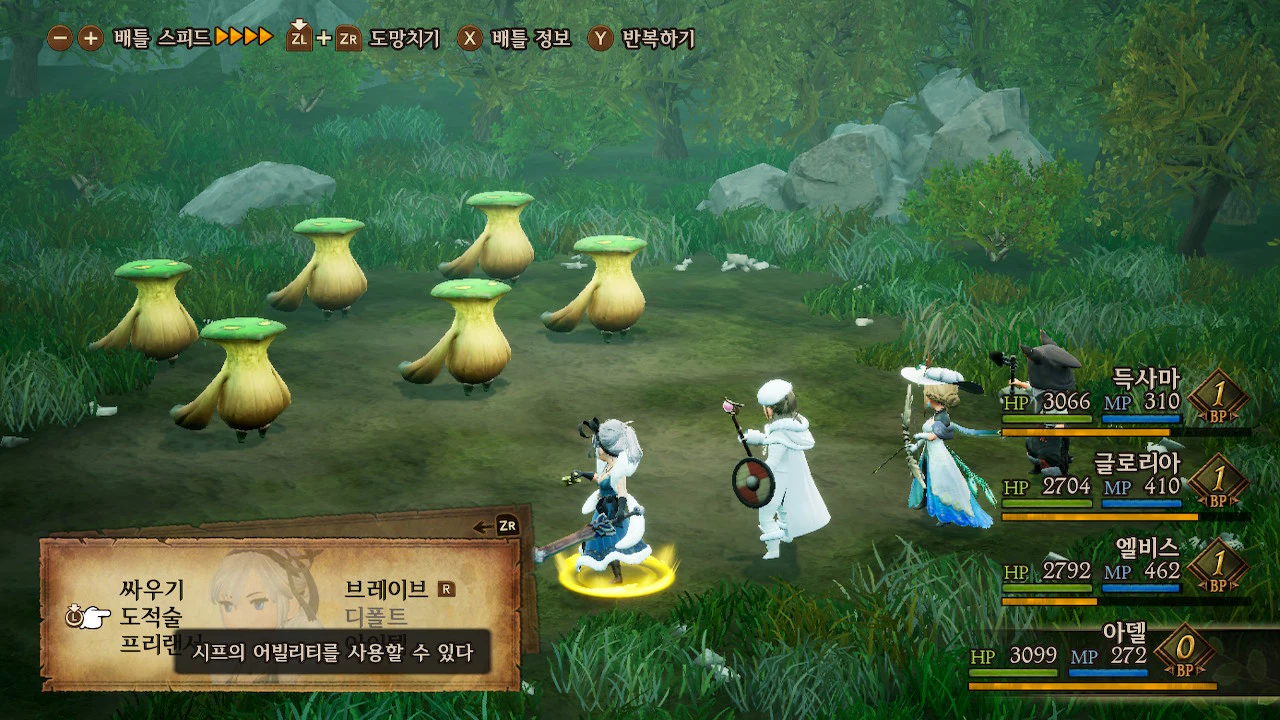Open the 도적술 ability list
The image size is (1280, 720).
(x=152, y=616)
